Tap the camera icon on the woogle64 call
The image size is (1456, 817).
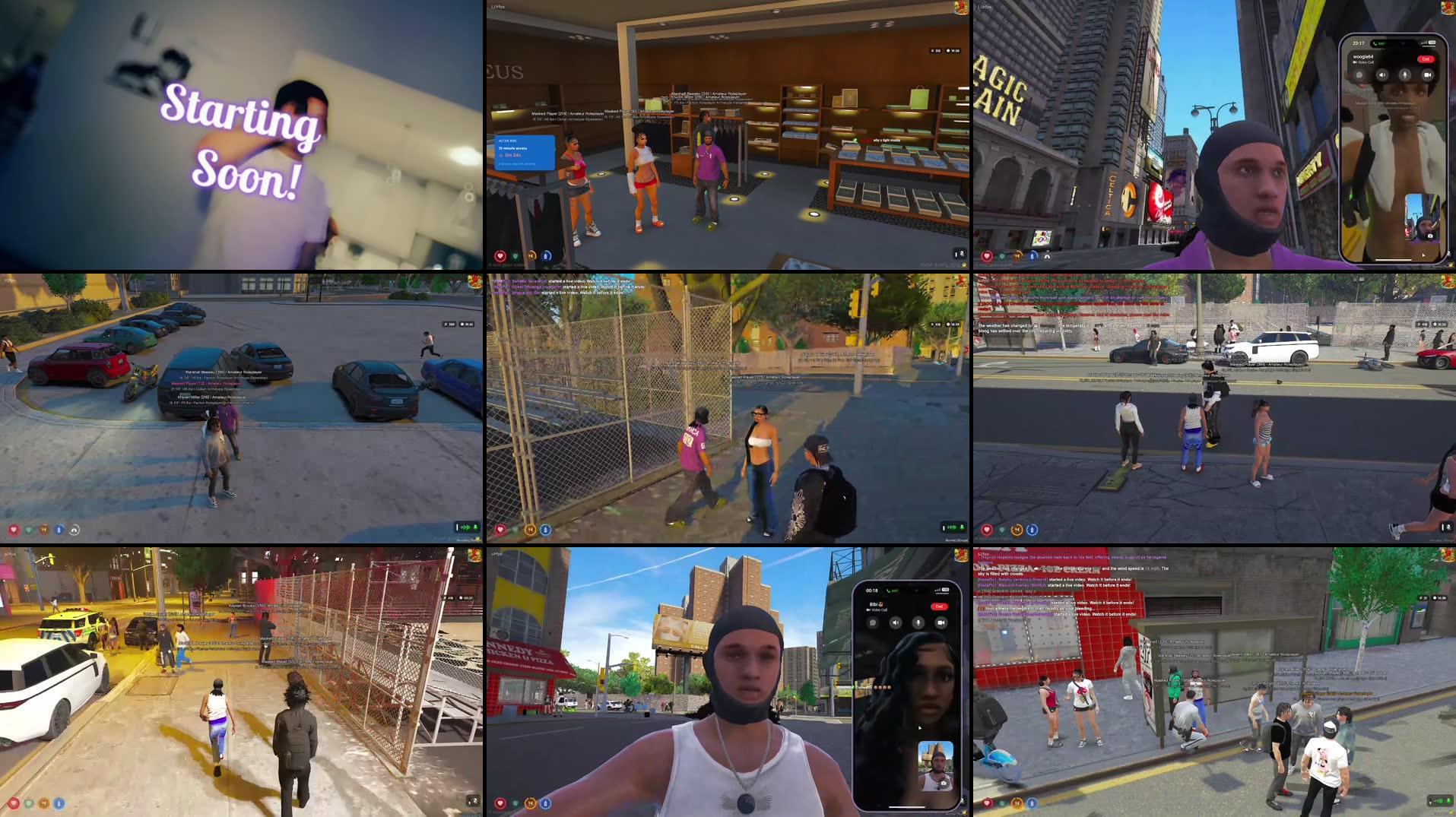(1427, 75)
